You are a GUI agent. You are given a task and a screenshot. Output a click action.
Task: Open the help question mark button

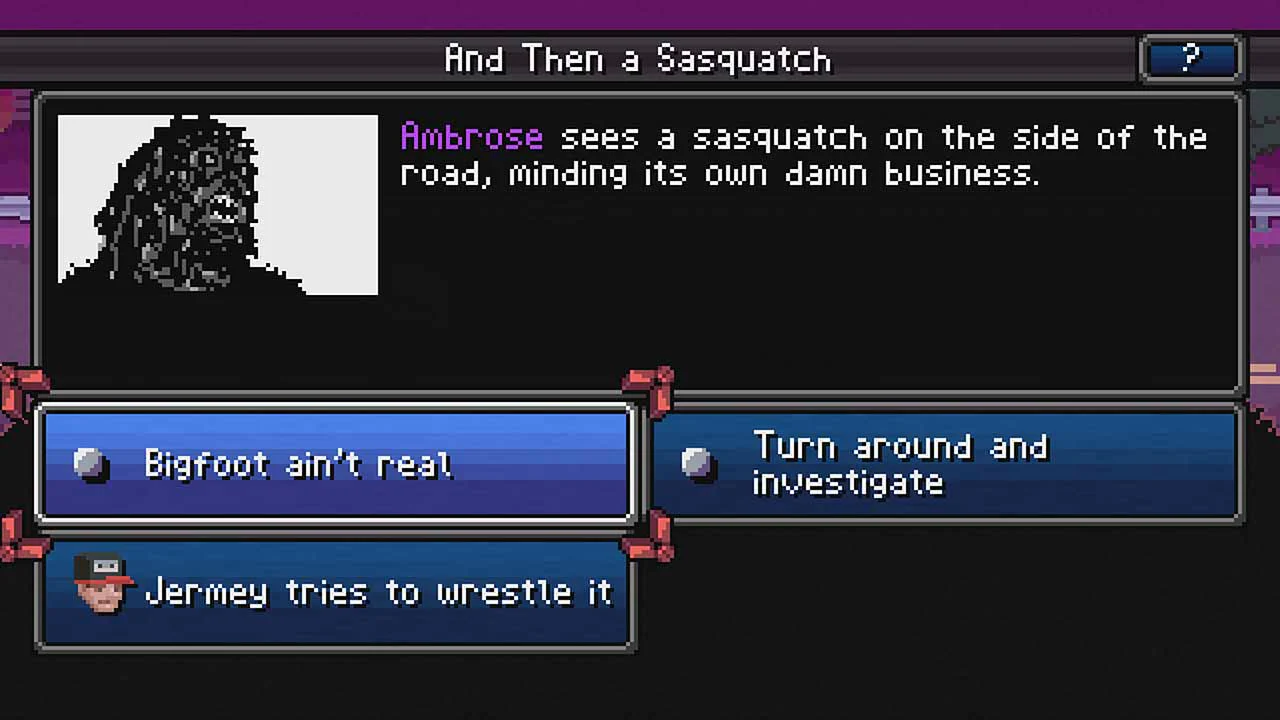[x=1190, y=58]
